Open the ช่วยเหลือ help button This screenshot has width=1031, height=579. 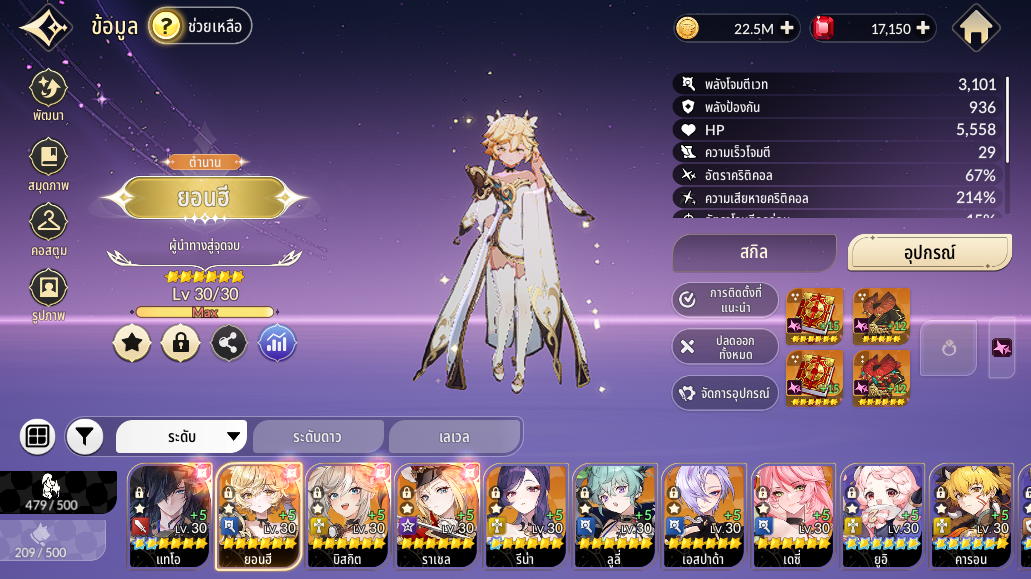(200, 26)
